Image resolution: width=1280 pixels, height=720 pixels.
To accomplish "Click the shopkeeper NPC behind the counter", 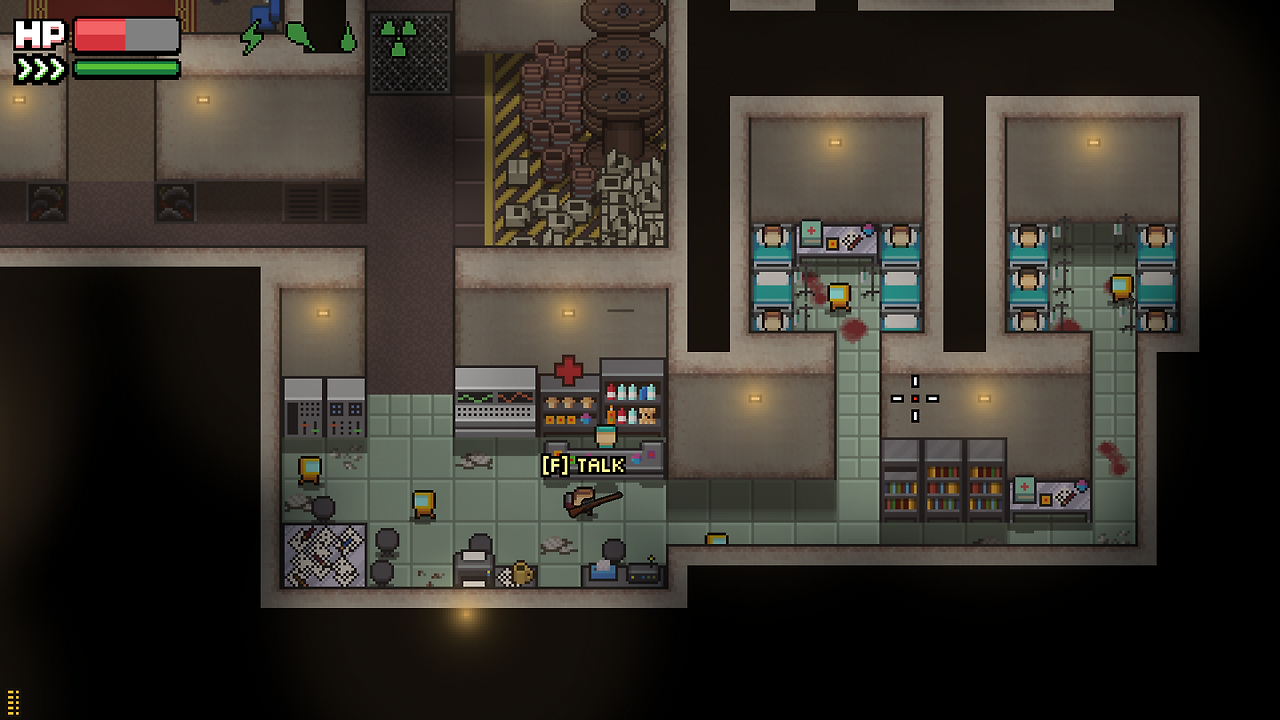I will click(x=604, y=437).
